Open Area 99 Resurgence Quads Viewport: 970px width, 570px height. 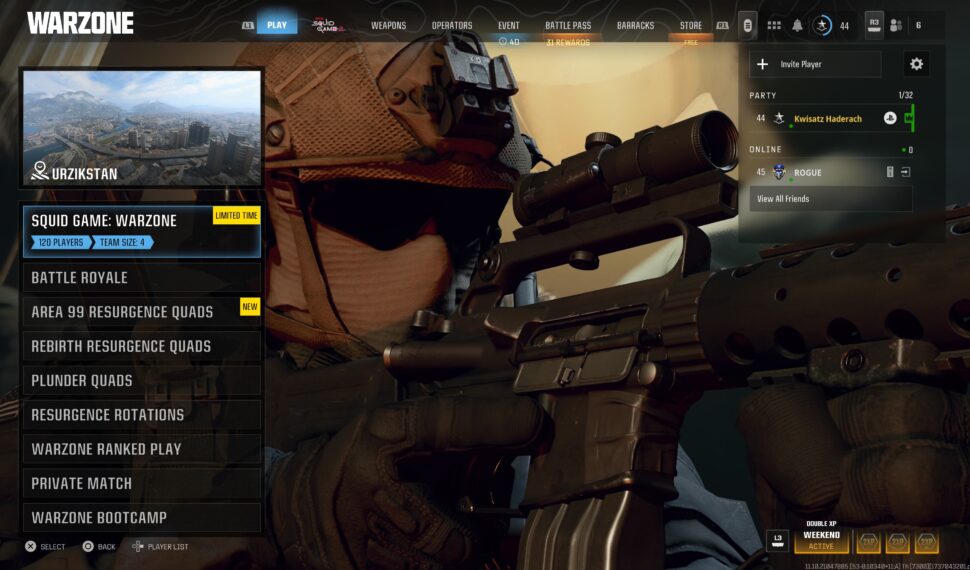[x=141, y=312]
